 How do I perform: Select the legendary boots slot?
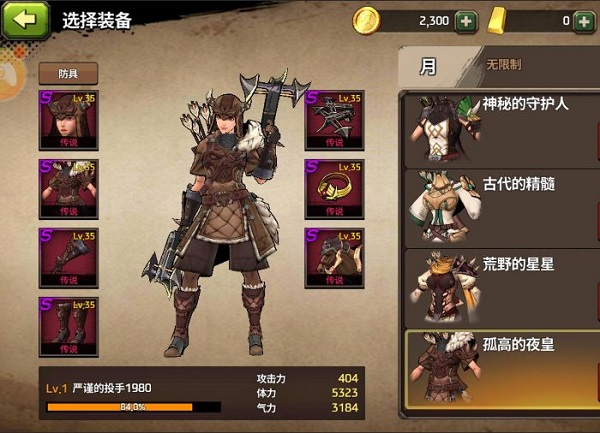pyautogui.click(x=66, y=326)
